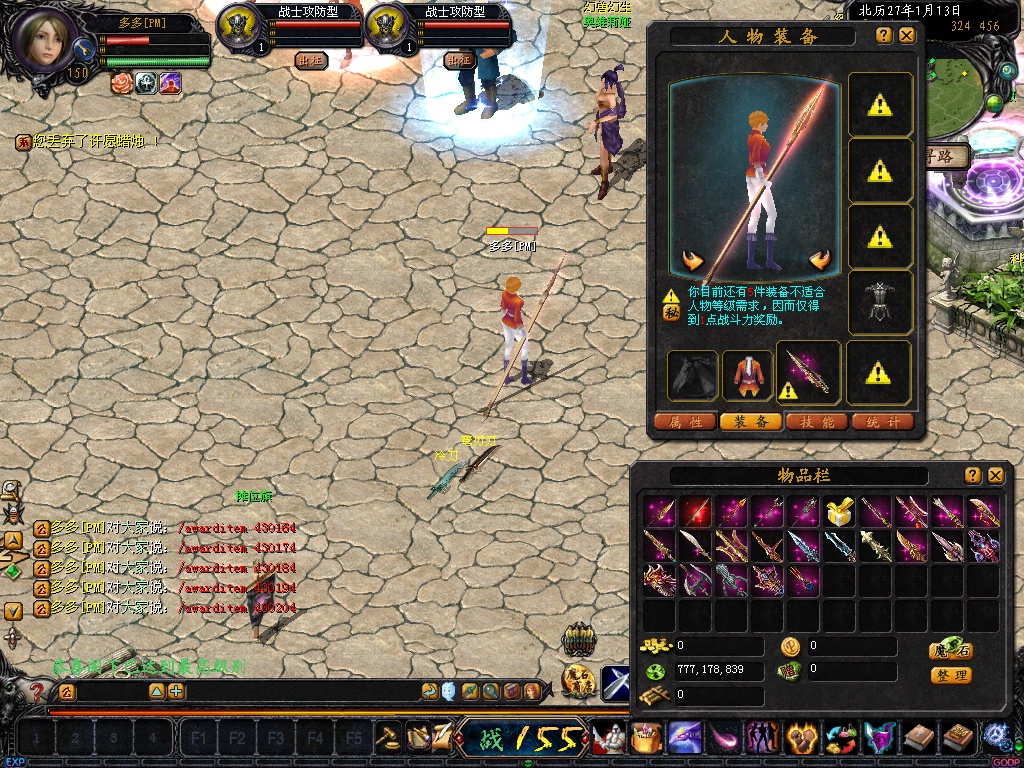Close the 人物装备 character equipment window
This screenshot has width=1024, height=768.
point(907,35)
